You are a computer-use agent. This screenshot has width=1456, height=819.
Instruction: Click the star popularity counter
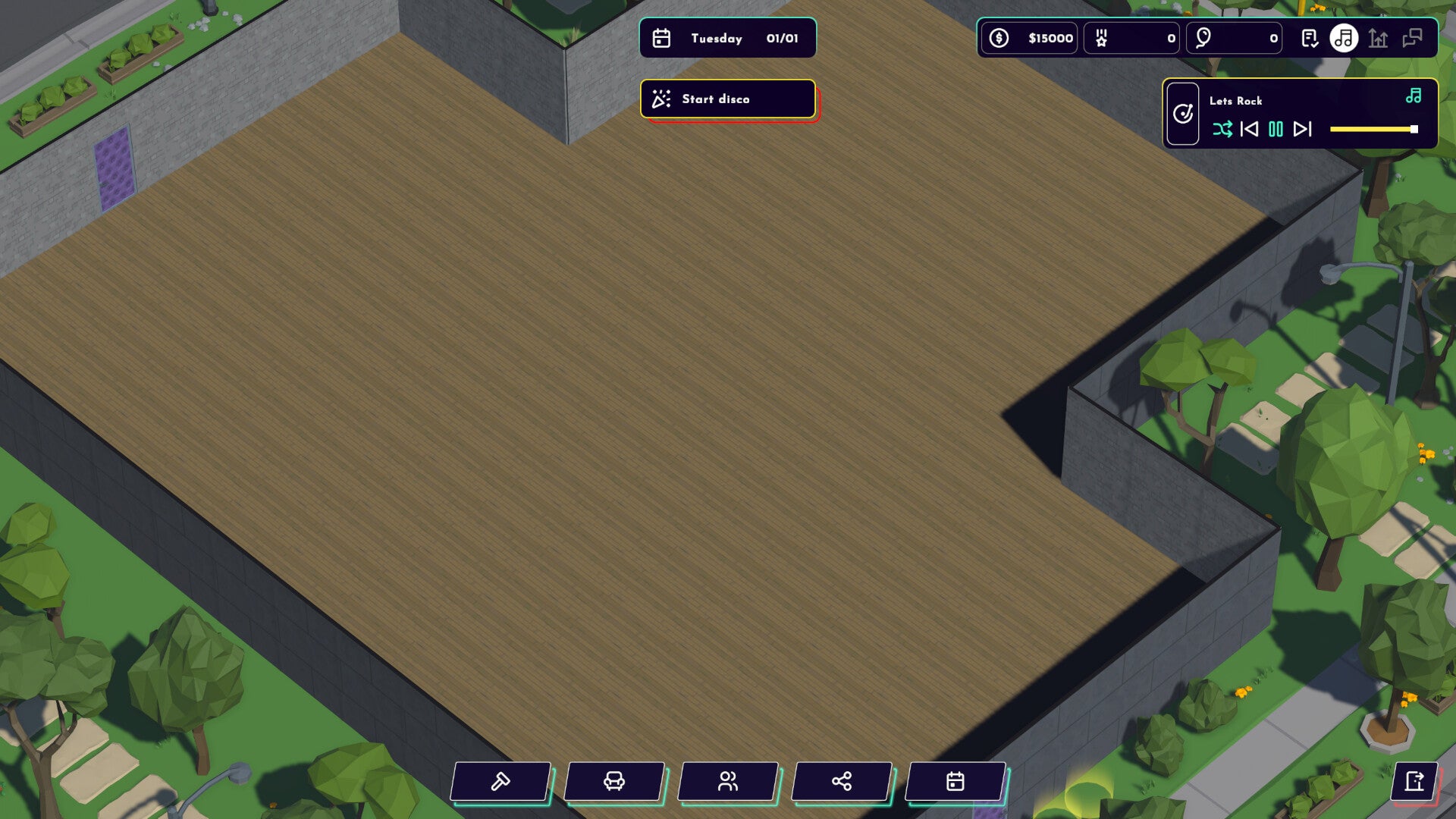[x=1131, y=38]
